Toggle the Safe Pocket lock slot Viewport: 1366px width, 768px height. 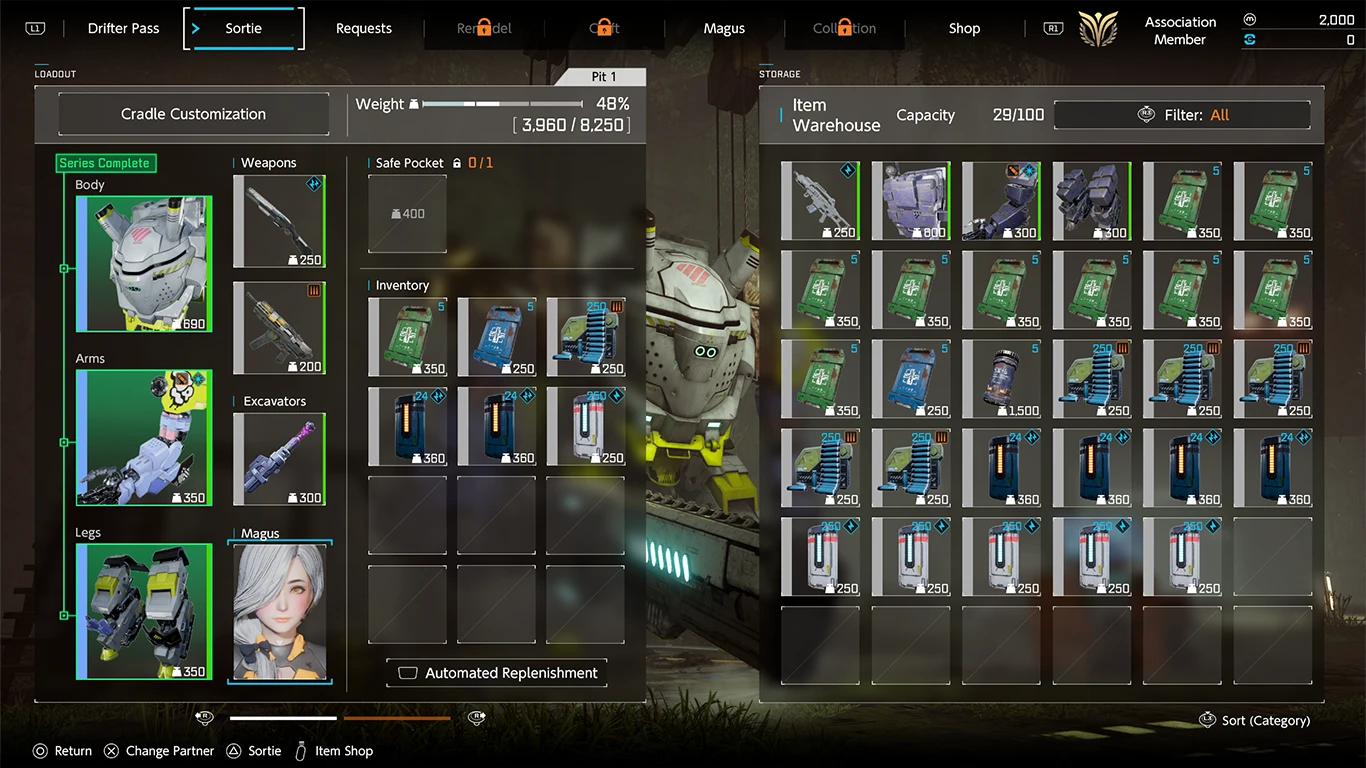[x=407, y=213]
